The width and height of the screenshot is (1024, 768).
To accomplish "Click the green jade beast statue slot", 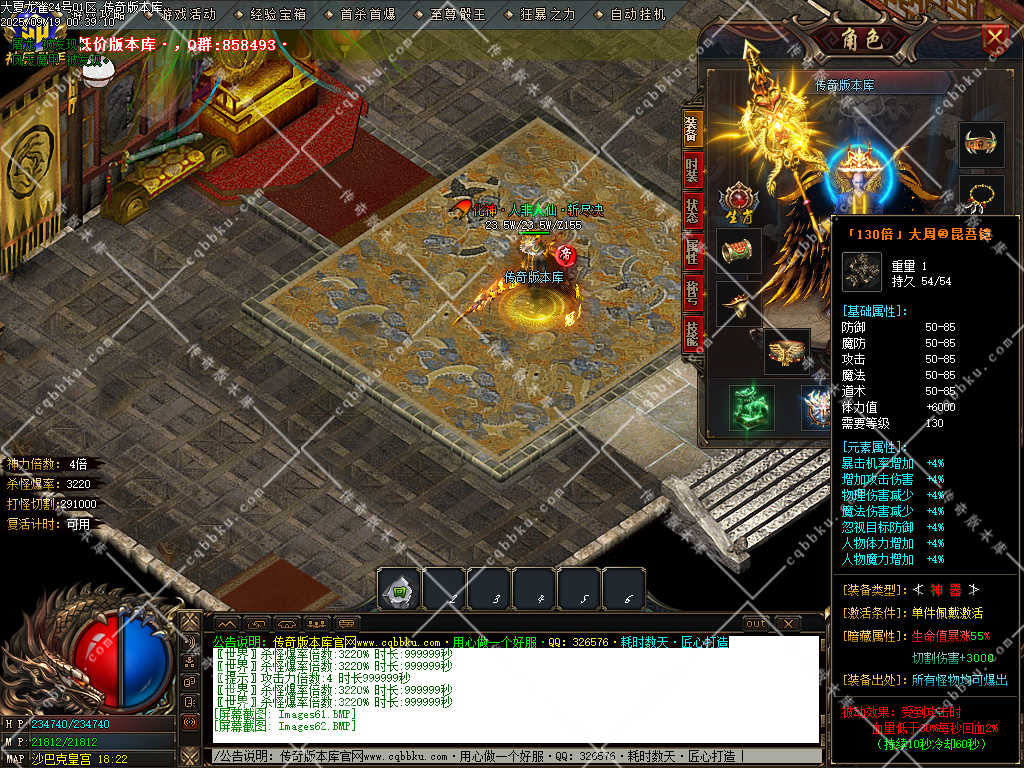I will [x=751, y=407].
